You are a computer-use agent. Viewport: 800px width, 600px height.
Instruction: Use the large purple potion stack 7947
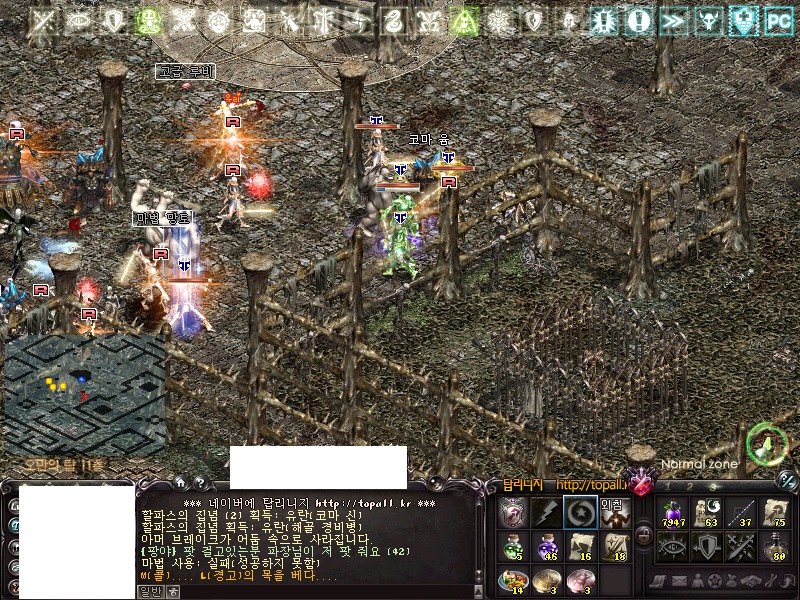[x=674, y=511]
